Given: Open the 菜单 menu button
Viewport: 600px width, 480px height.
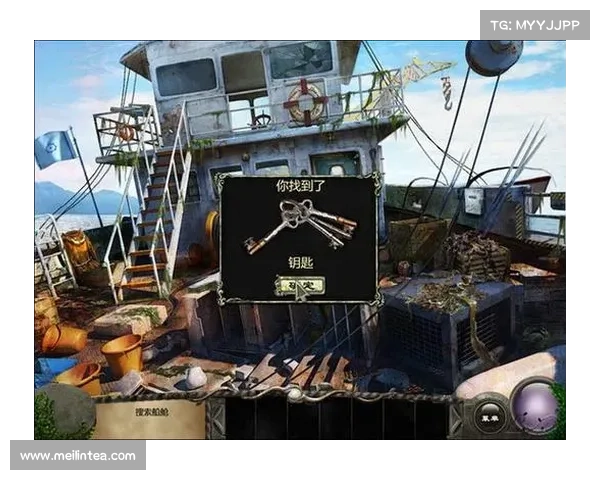Looking at the screenshot, I should pos(489,409).
